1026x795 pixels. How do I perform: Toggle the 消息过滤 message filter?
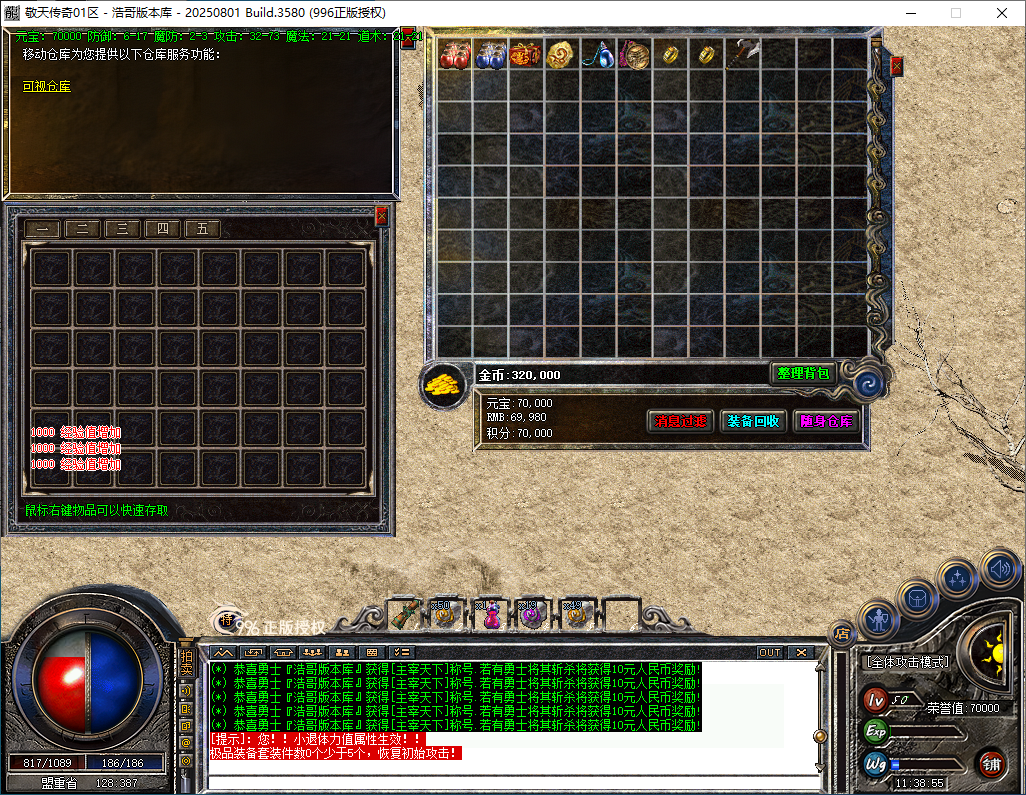(x=680, y=421)
